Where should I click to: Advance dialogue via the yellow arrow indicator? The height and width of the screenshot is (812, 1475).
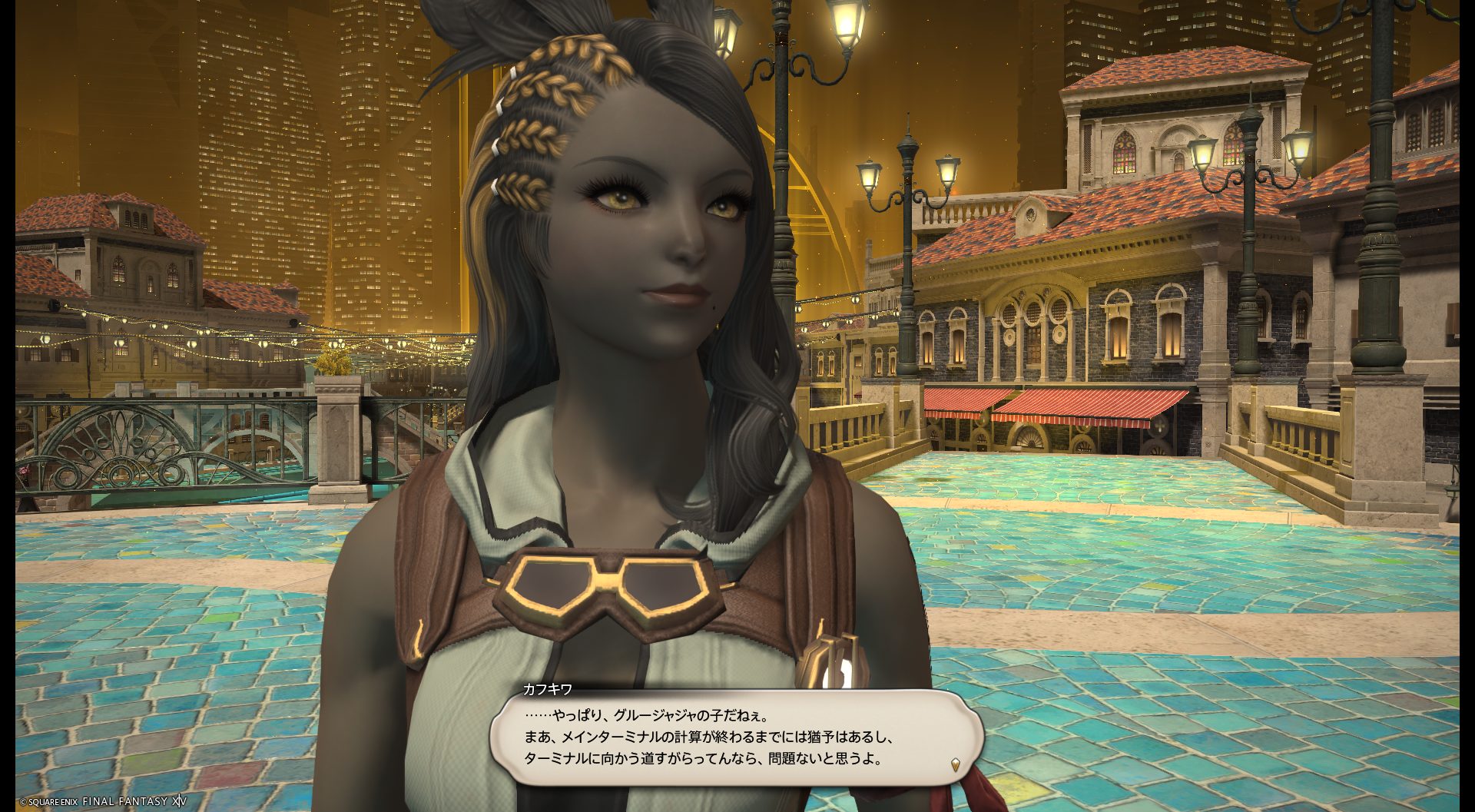(x=956, y=764)
